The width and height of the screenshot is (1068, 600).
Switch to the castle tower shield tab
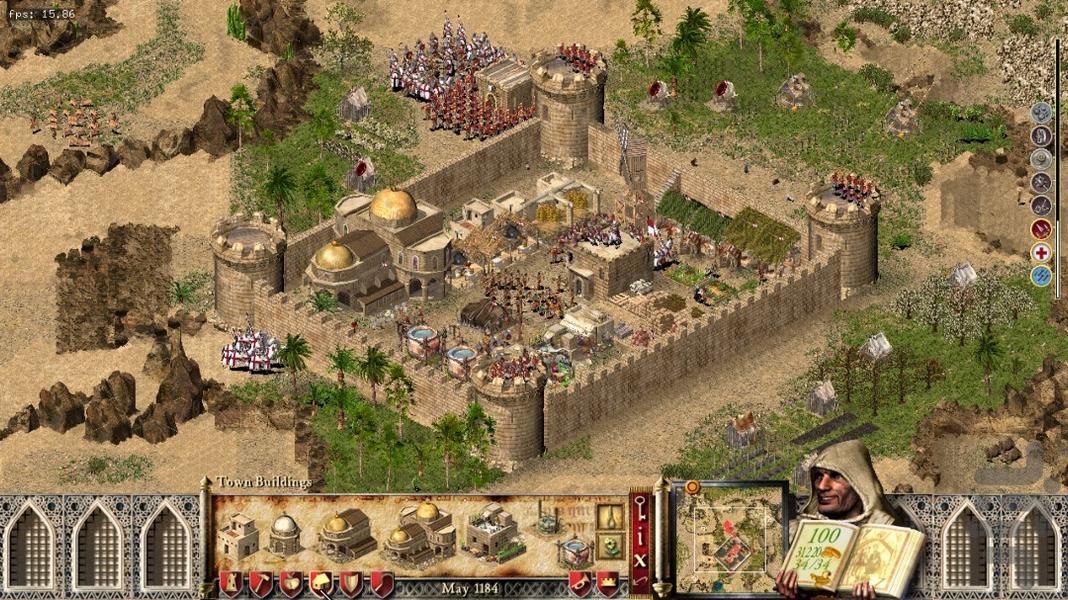(230, 583)
